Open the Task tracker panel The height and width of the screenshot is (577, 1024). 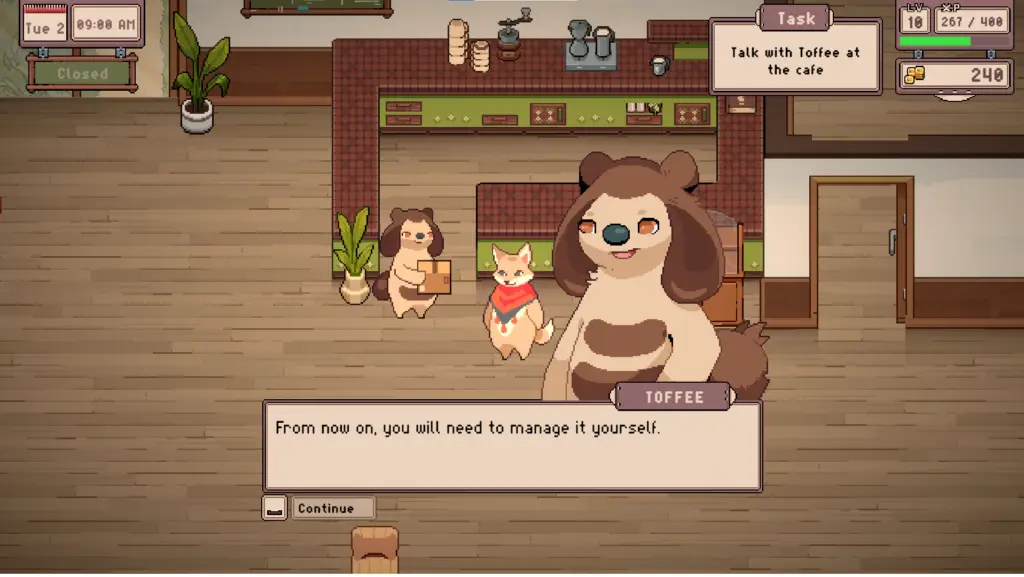[x=795, y=19]
